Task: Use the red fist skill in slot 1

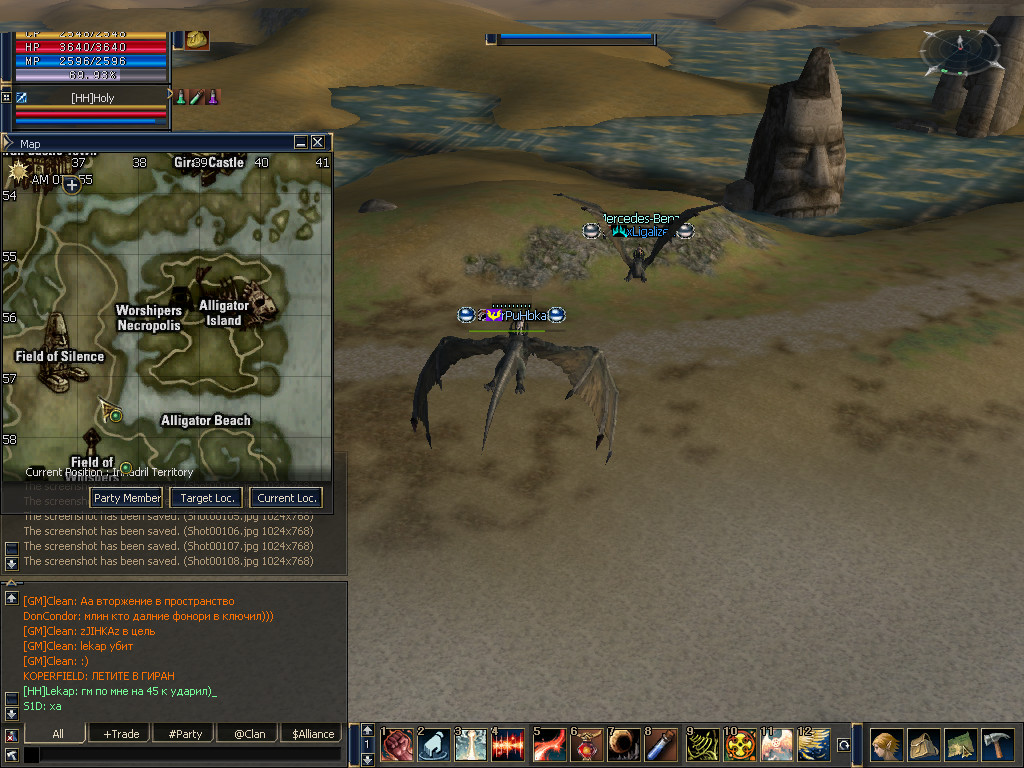Action: point(396,745)
